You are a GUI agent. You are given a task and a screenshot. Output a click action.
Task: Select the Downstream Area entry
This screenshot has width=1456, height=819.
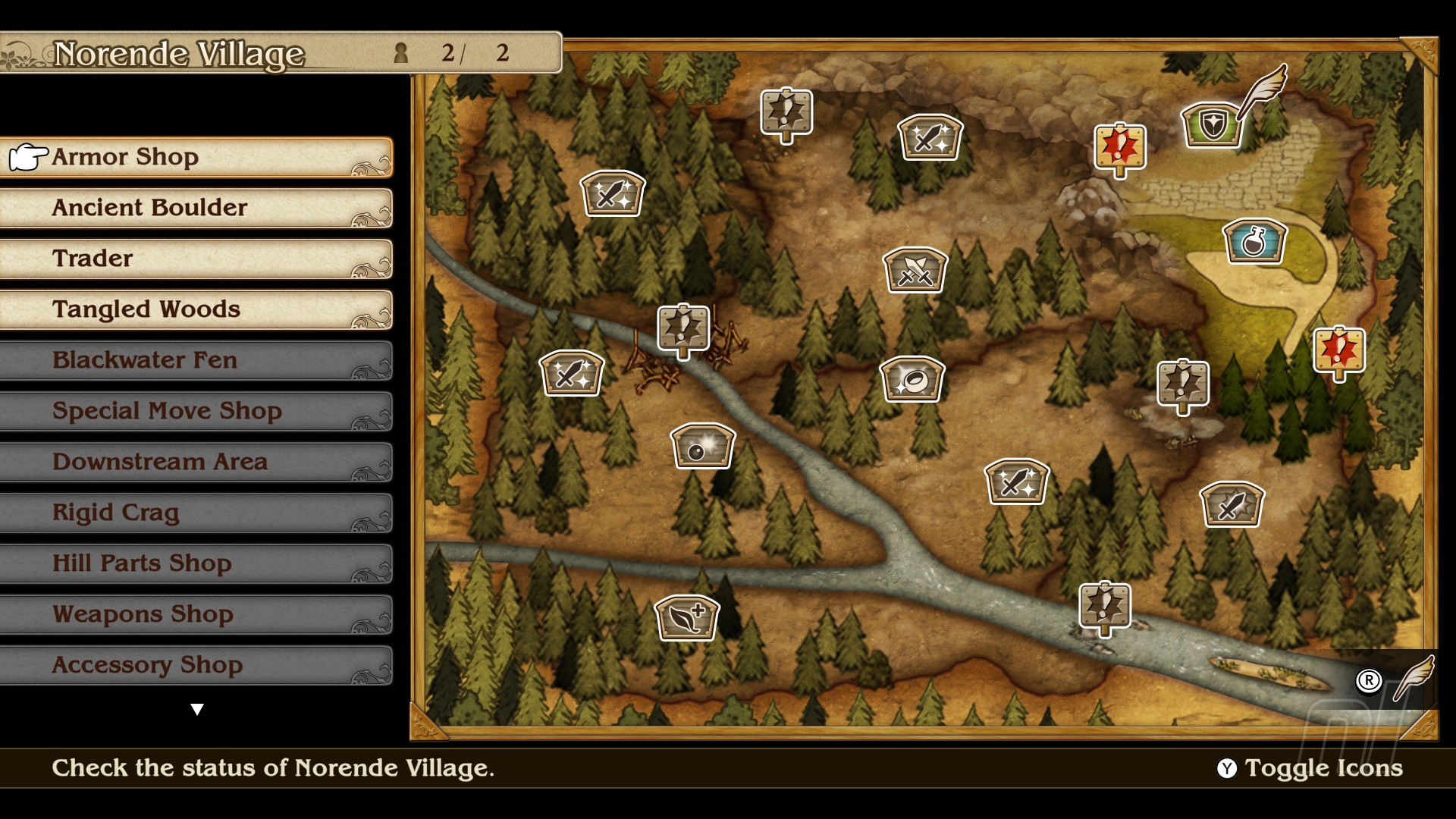click(x=197, y=462)
